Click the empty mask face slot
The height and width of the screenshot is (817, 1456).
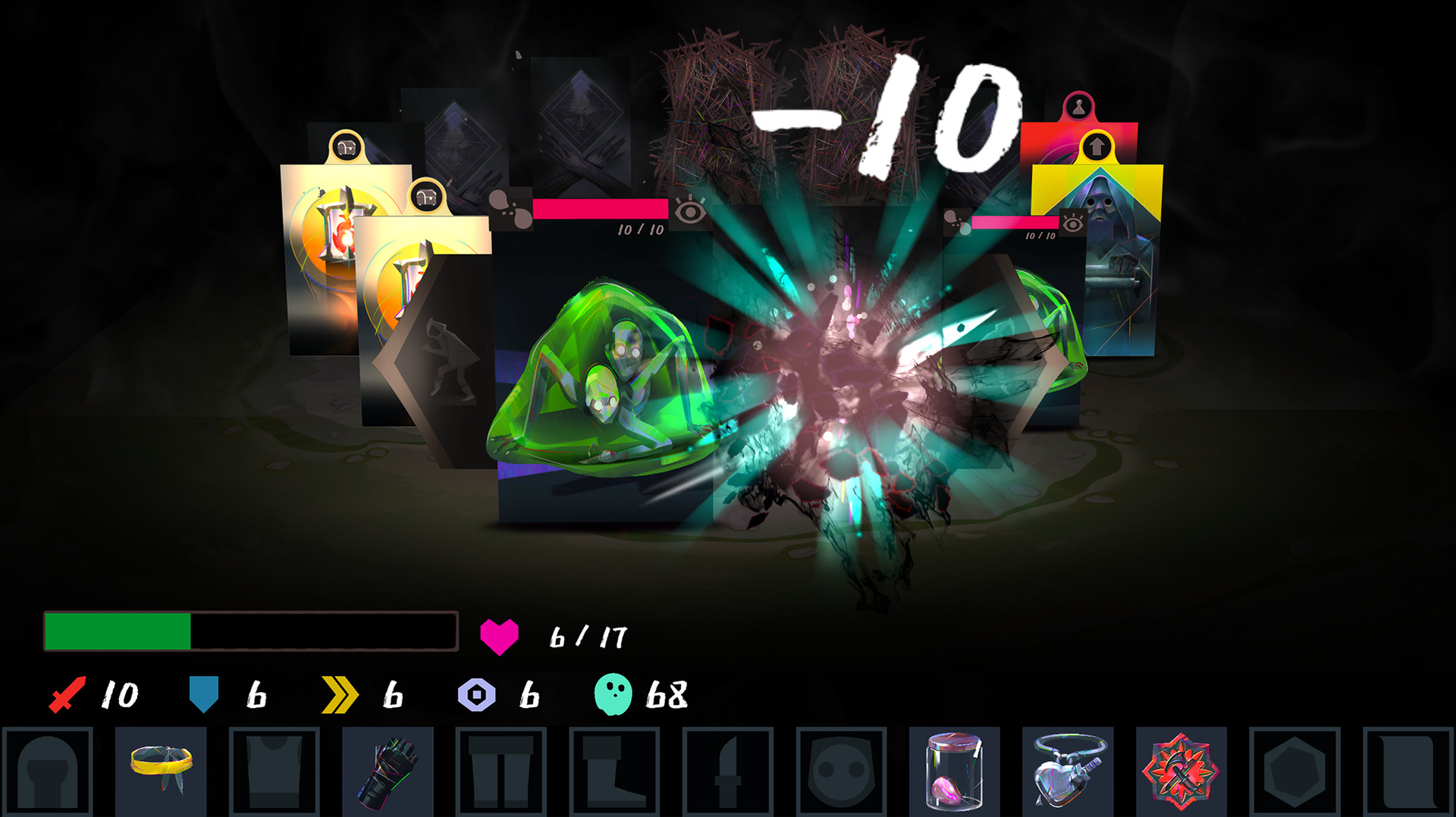coord(842,773)
